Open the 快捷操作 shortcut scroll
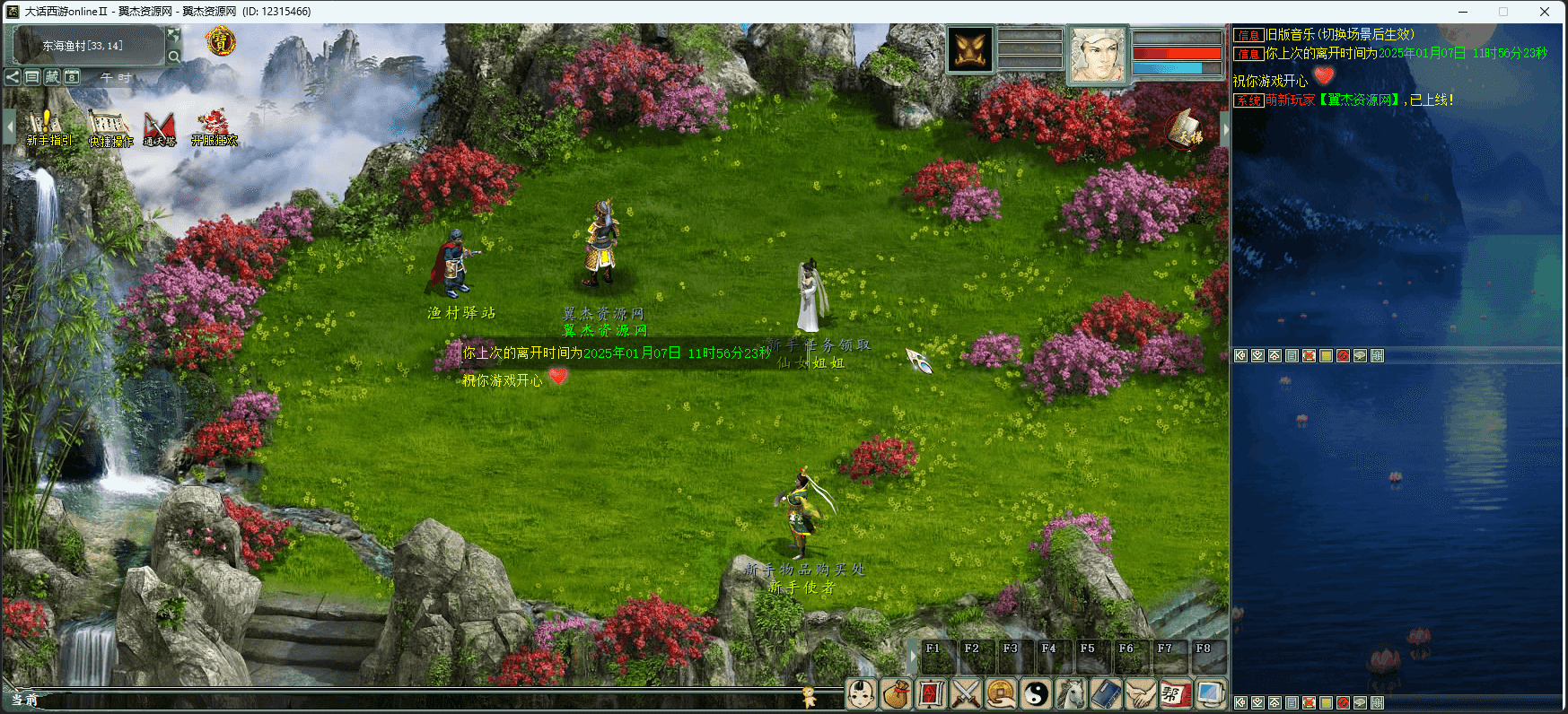Image resolution: width=1568 pixels, height=714 pixels. click(x=109, y=126)
